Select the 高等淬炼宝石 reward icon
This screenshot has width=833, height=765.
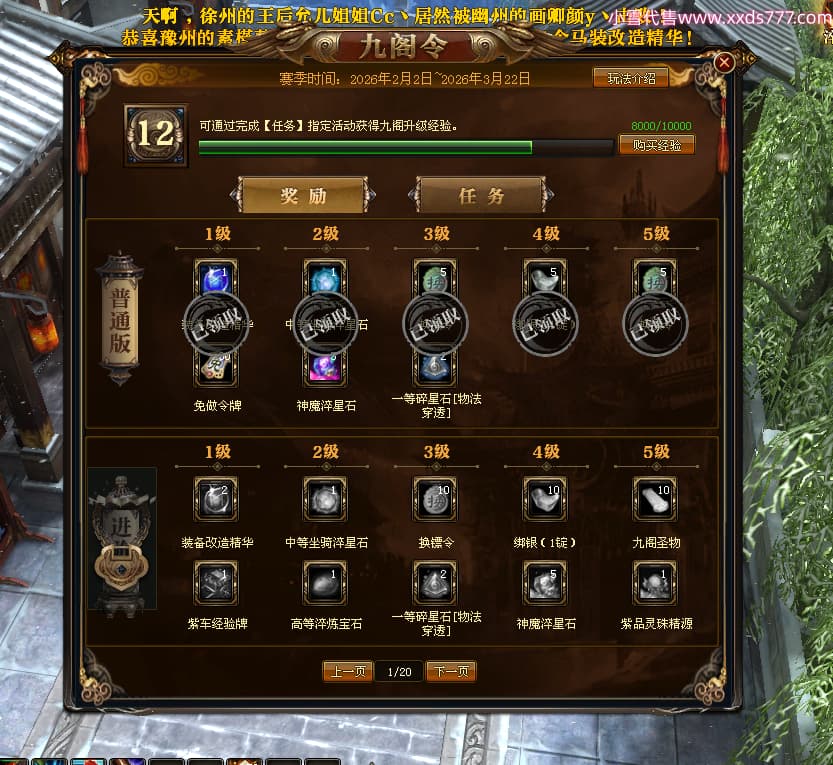326,582
